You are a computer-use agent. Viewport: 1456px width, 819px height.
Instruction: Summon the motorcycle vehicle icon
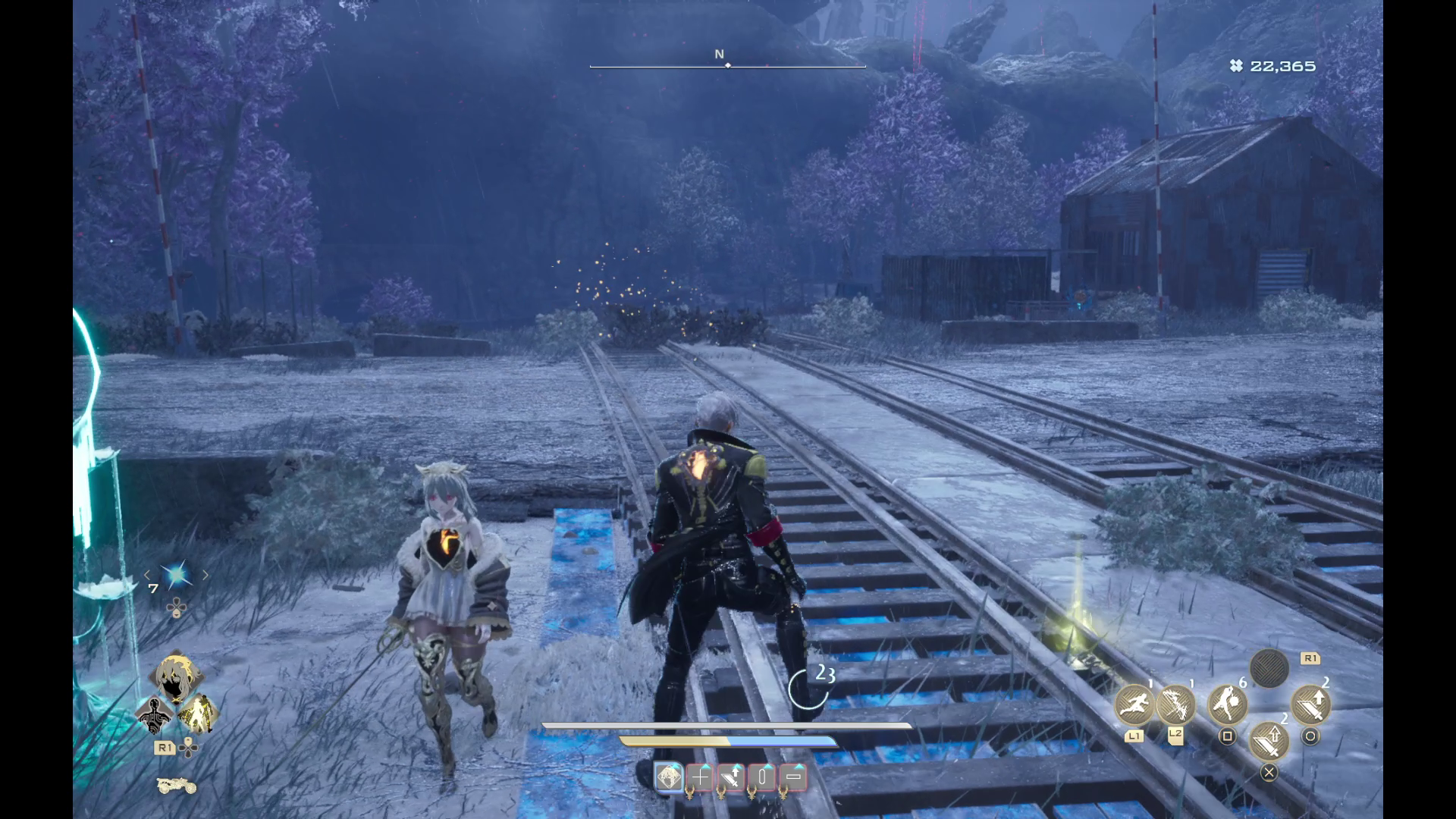point(176,786)
